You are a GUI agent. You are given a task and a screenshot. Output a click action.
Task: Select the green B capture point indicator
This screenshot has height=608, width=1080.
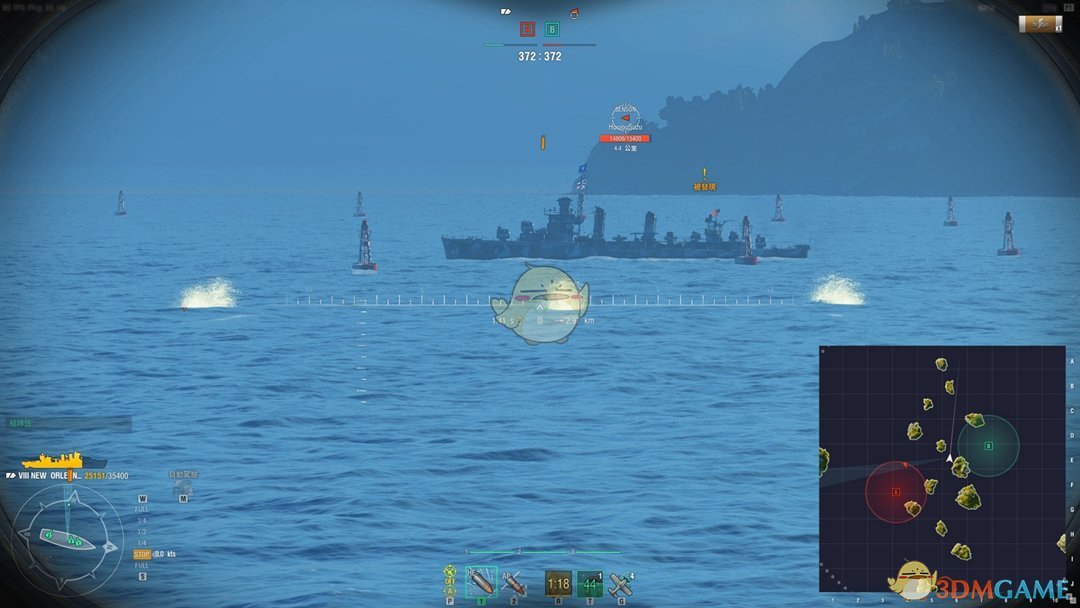coord(552,30)
